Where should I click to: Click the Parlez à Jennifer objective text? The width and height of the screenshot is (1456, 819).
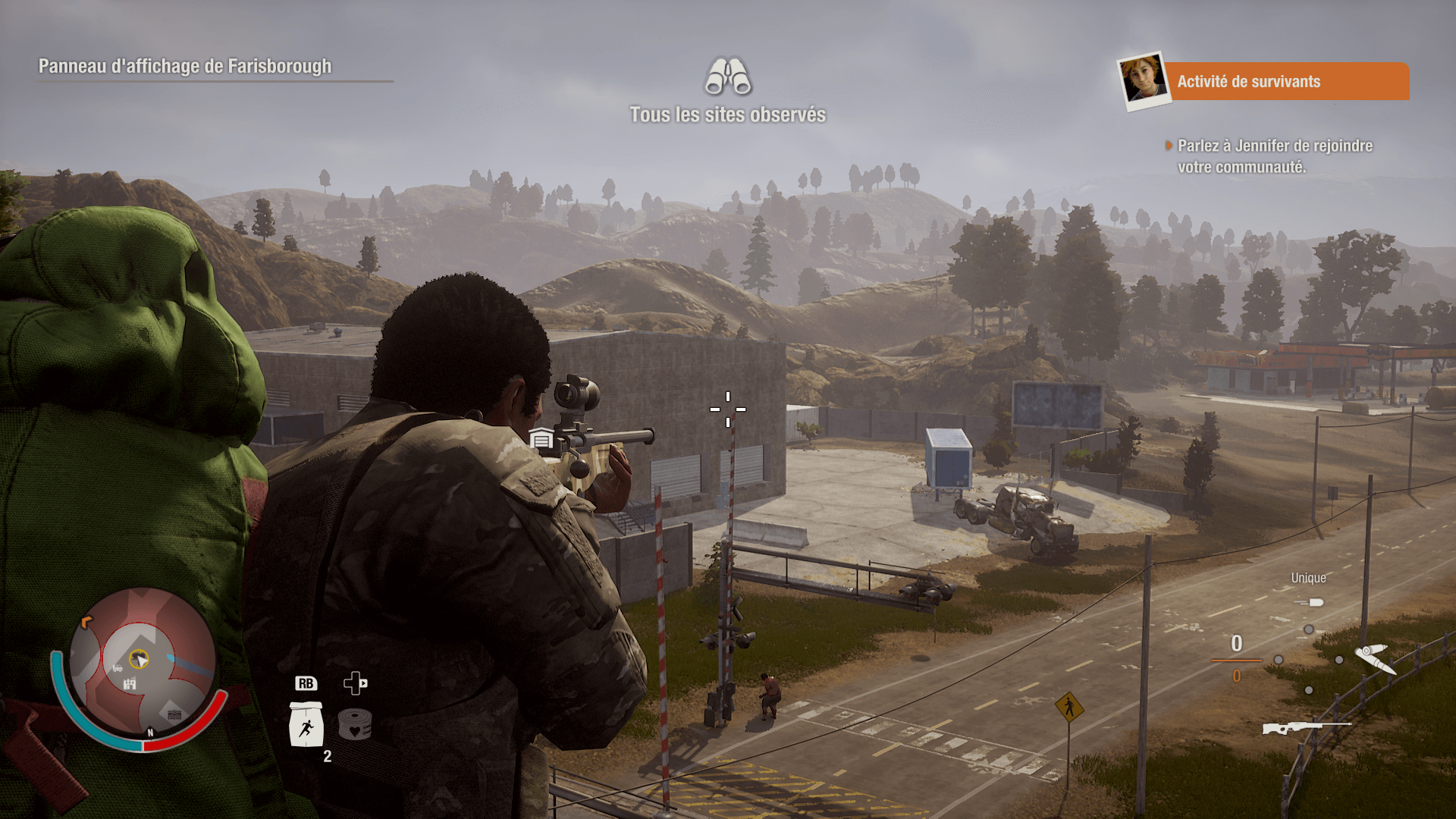tap(1274, 156)
